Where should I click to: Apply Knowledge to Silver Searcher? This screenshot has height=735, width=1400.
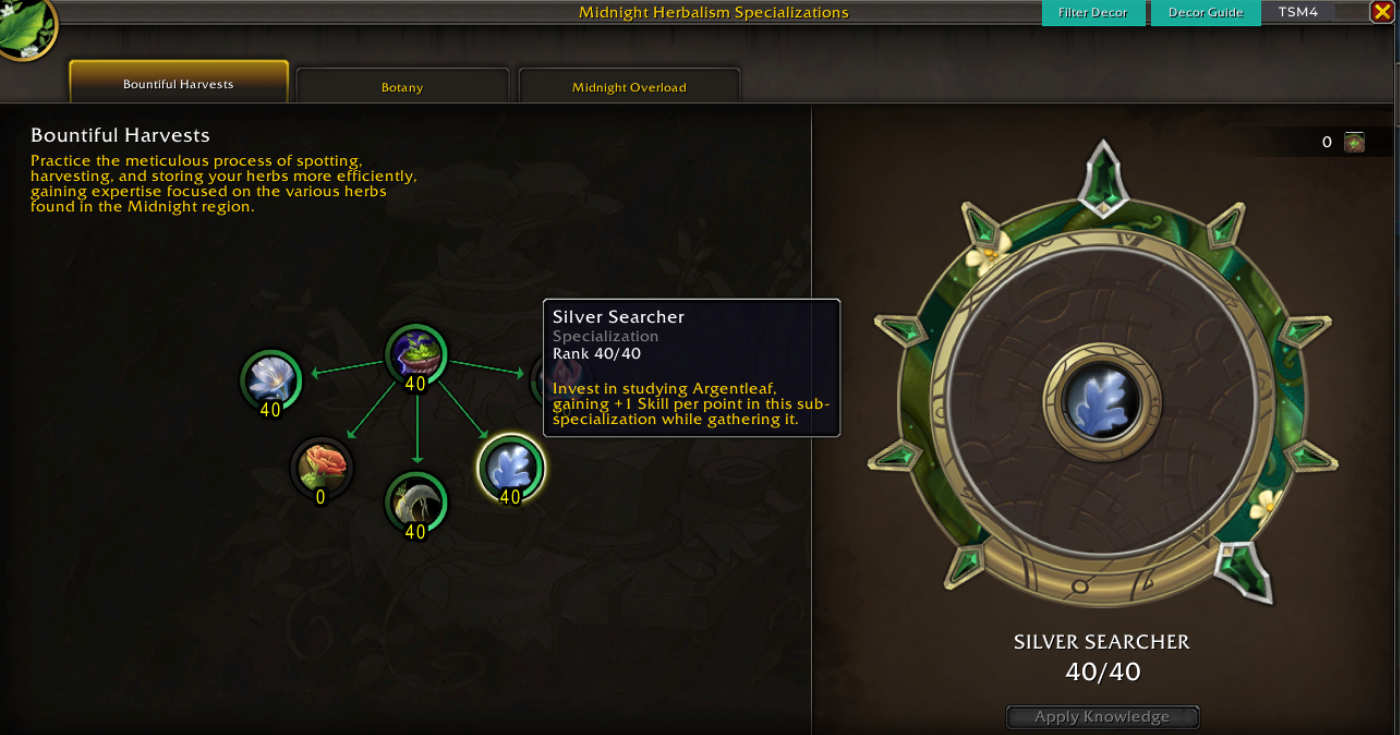pyautogui.click(x=1102, y=717)
